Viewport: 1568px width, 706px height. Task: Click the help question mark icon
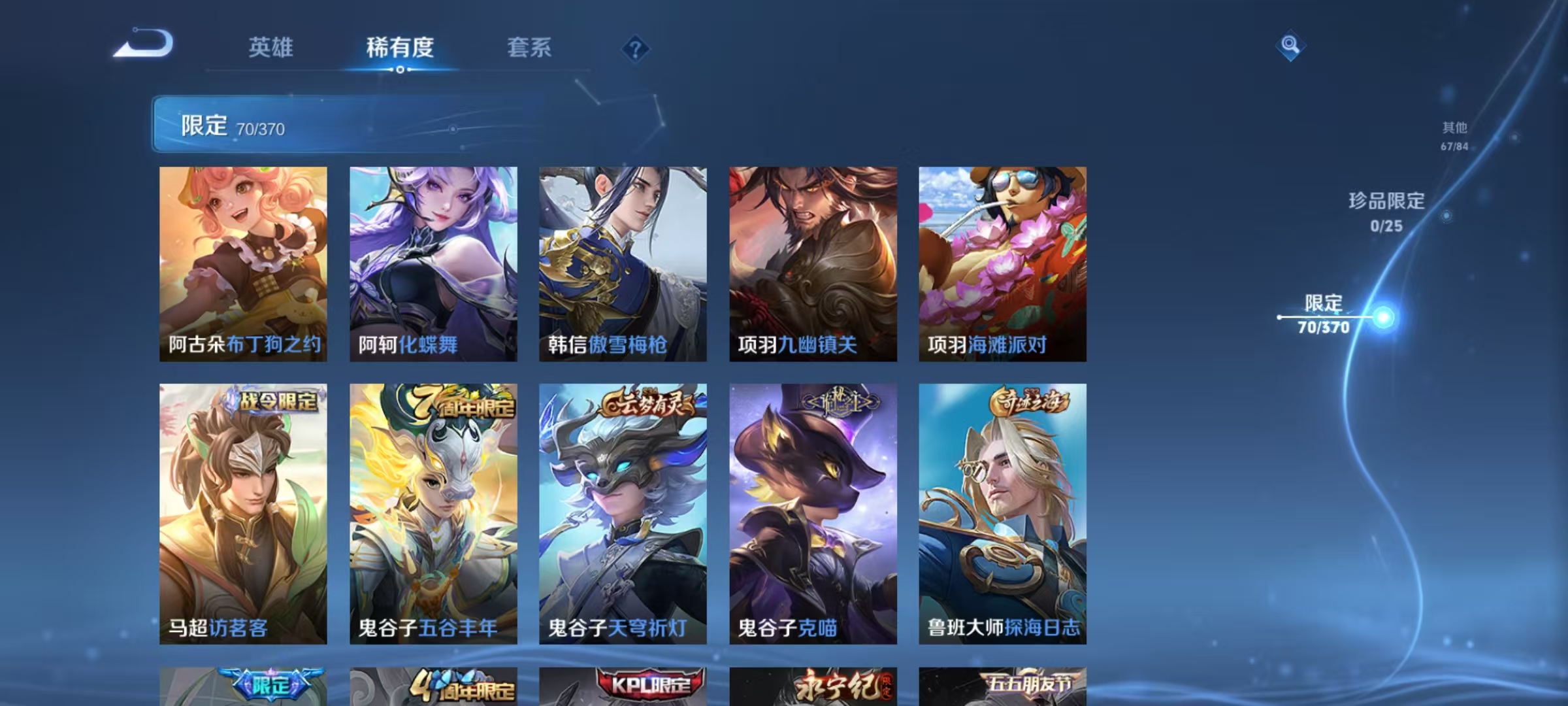tap(635, 47)
